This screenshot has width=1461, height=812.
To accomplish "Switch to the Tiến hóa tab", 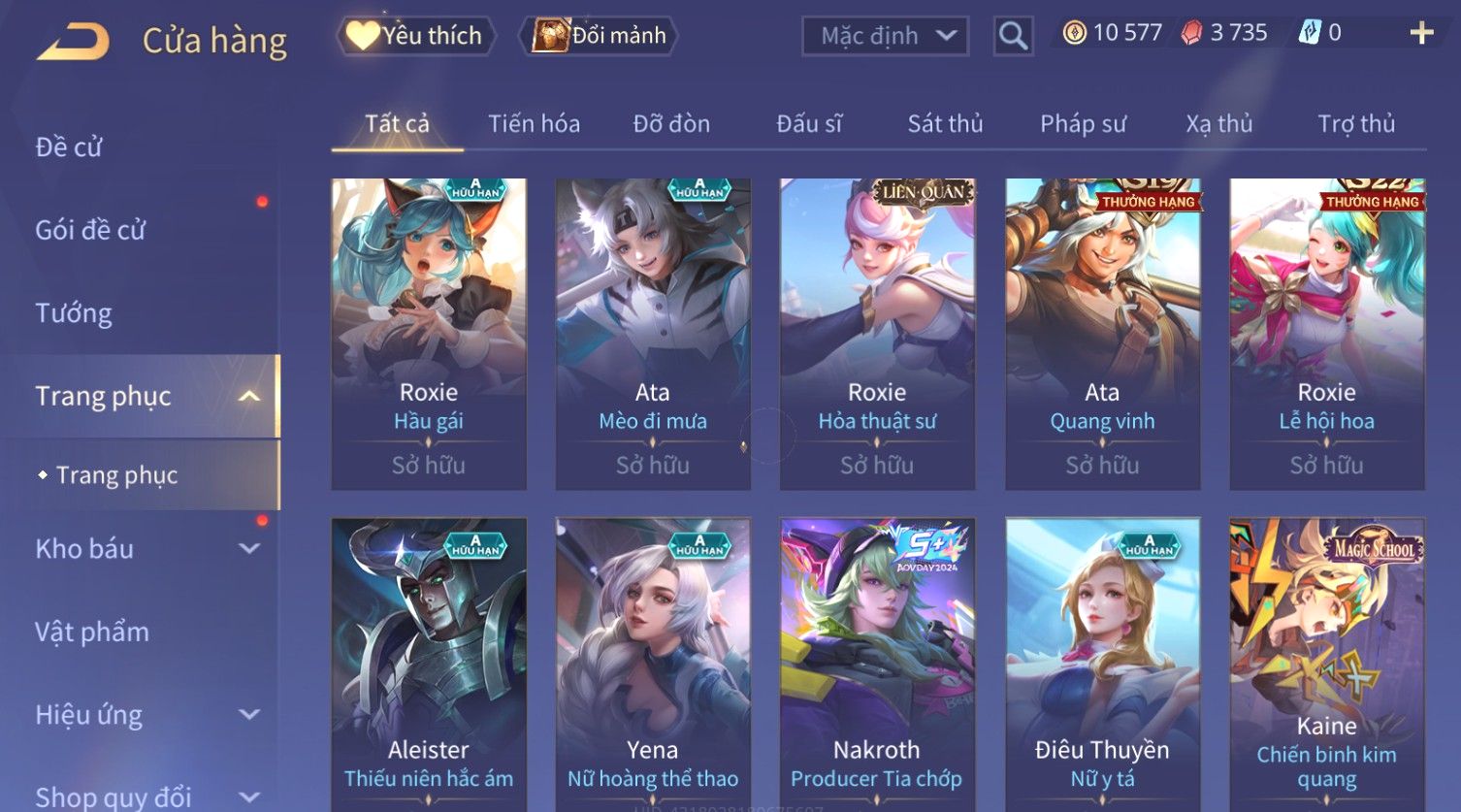I will [534, 124].
